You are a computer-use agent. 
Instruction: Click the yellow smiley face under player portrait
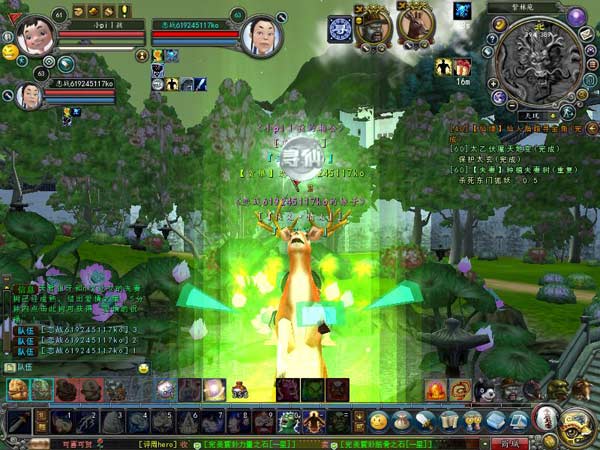(10, 52)
